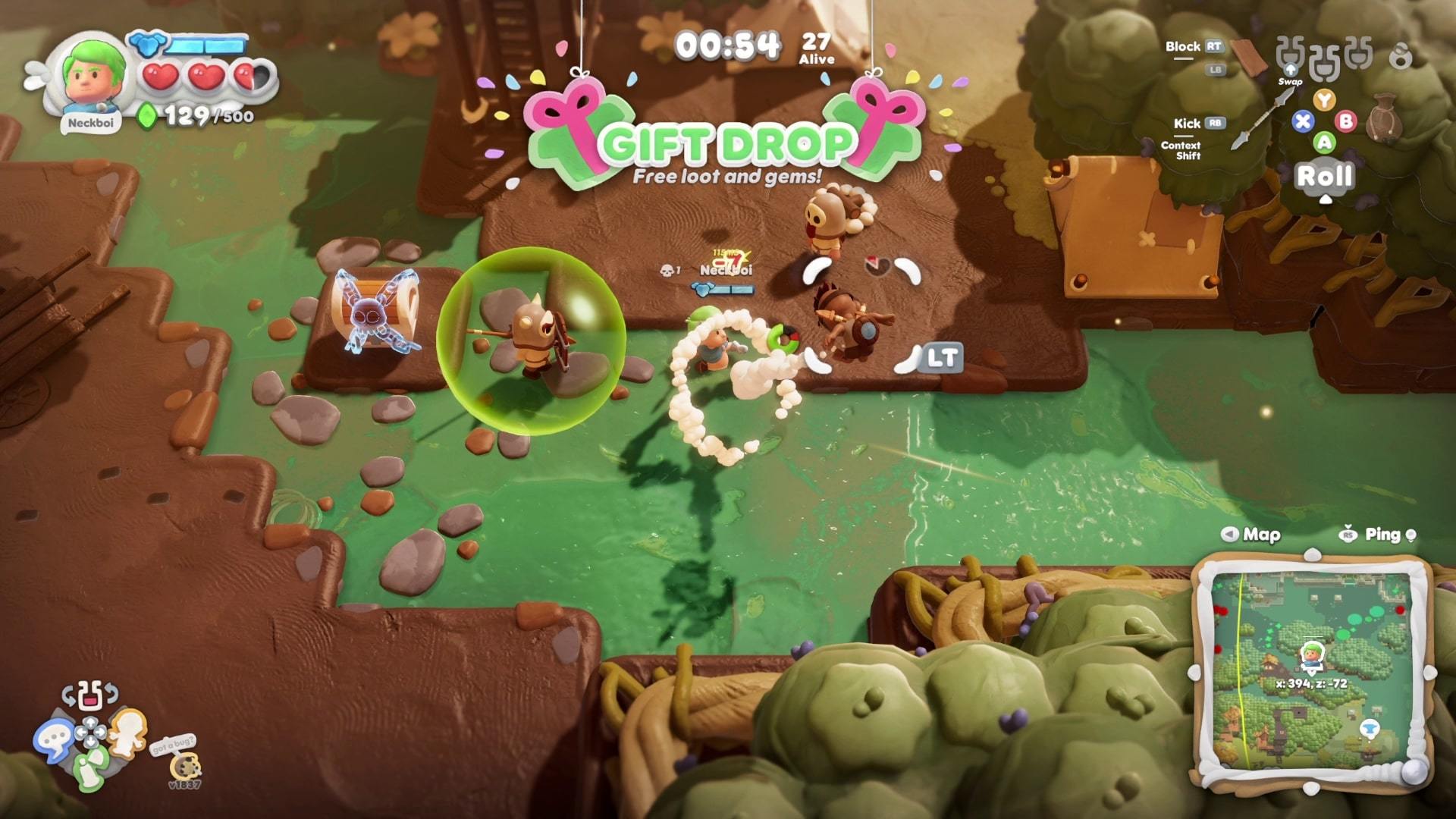This screenshot has height=819, width=1456.
Task: Select the chat bubble icon in the emote wheel
Action: pyautogui.click(x=55, y=736)
